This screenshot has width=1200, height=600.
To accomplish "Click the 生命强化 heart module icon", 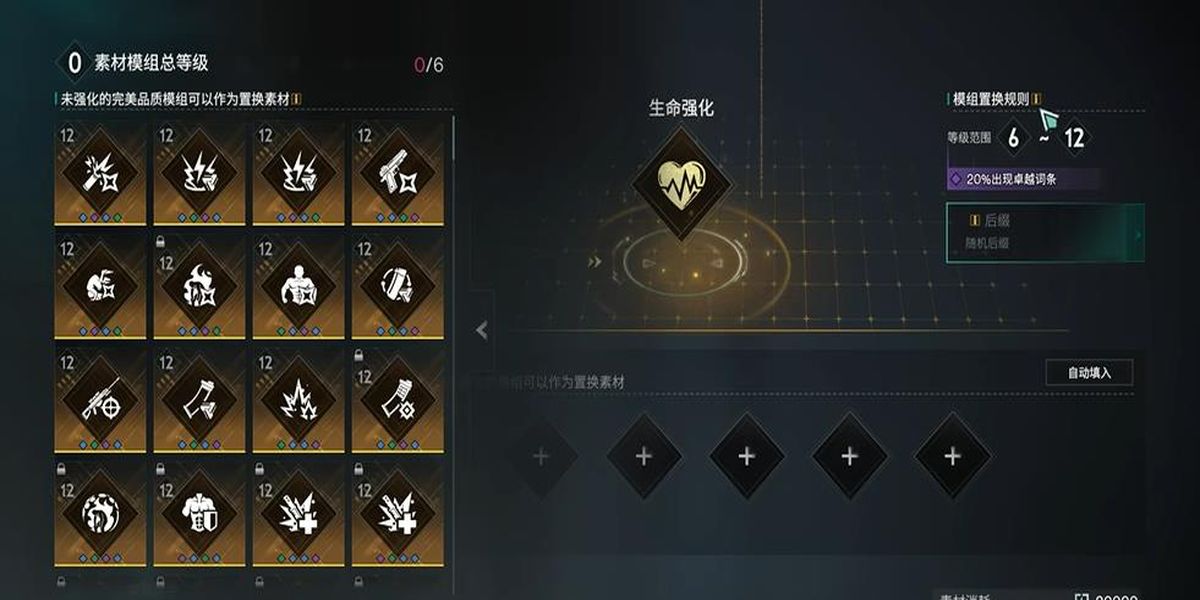I will (681, 180).
